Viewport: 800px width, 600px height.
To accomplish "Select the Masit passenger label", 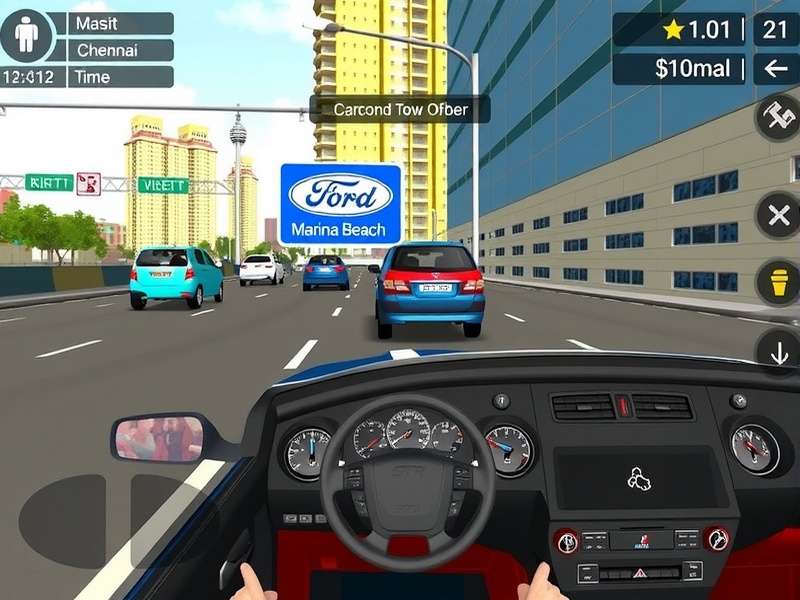I will pyautogui.click(x=120, y=23).
